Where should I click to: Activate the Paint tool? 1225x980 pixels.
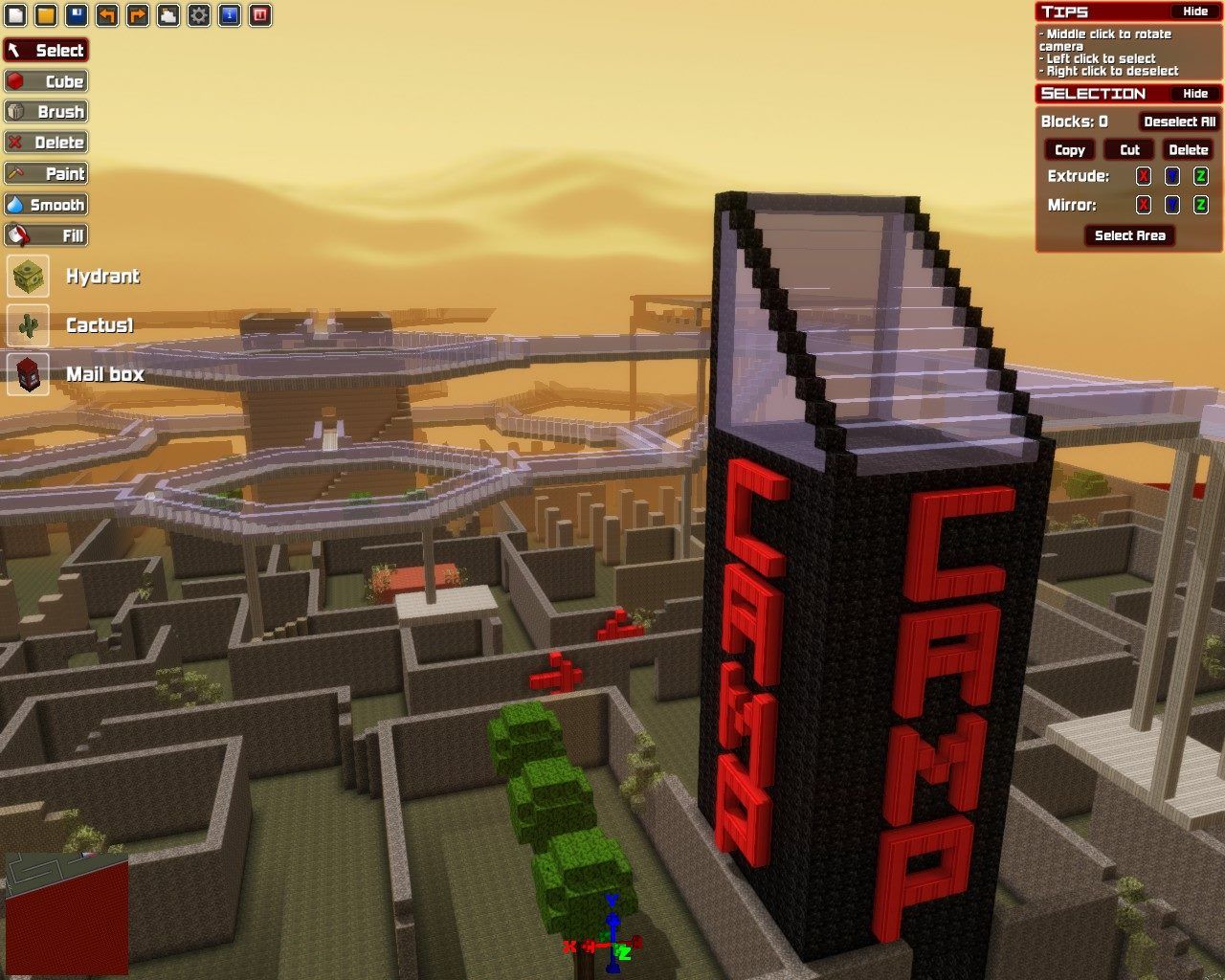coord(46,173)
